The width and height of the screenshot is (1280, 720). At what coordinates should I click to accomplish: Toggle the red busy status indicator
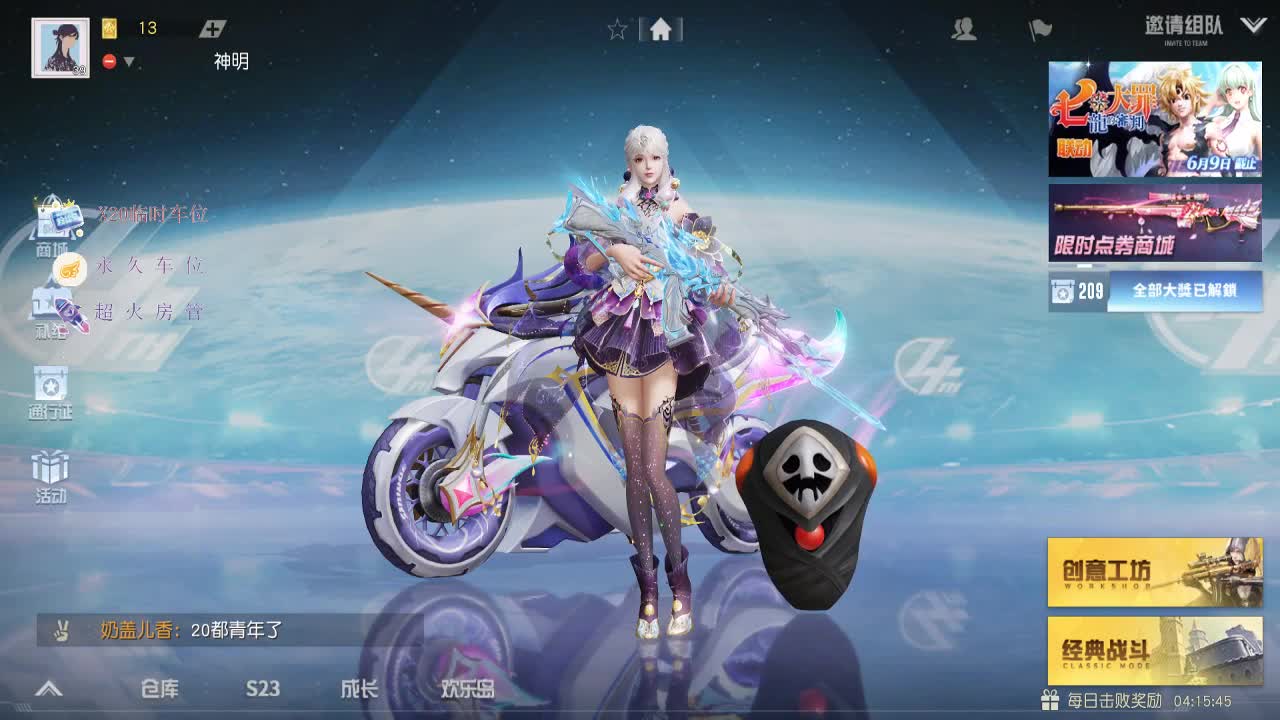(x=110, y=60)
